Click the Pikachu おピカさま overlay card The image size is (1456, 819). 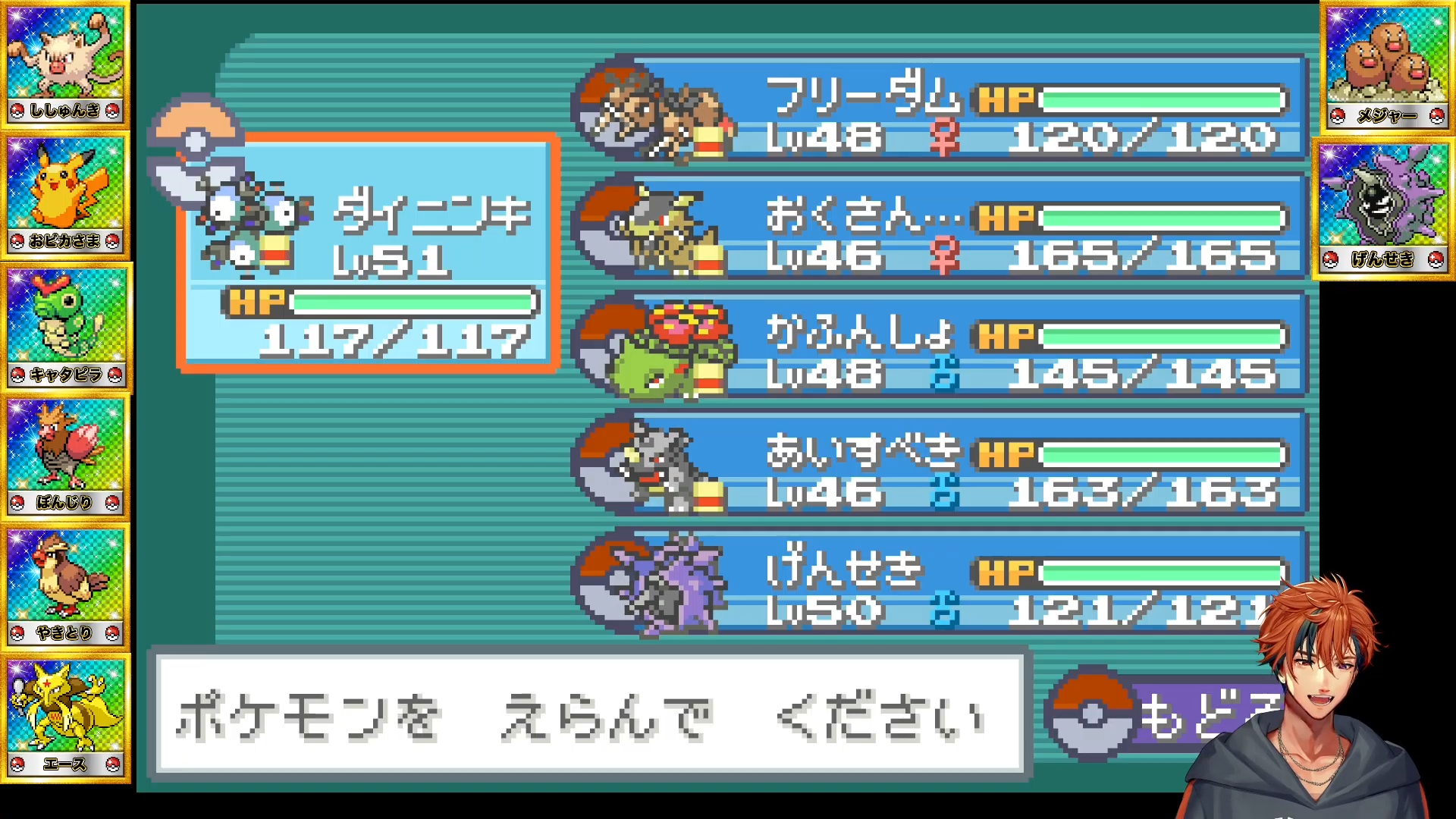click(x=65, y=195)
